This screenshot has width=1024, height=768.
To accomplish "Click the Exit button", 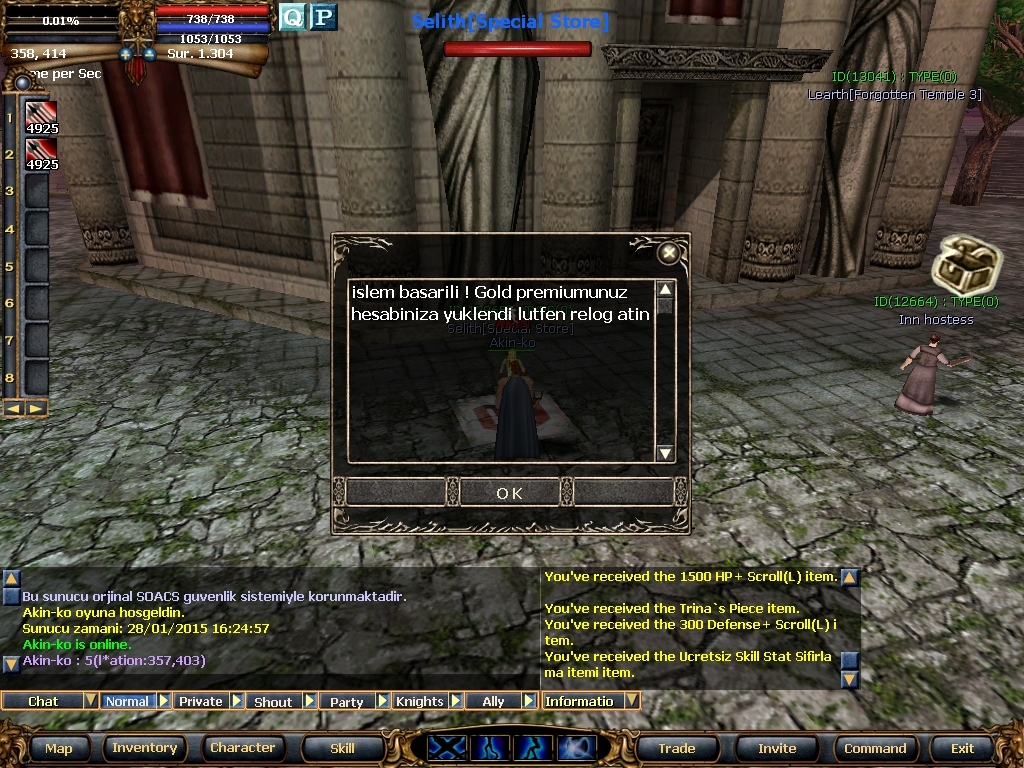I will pyautogui.click(x=962, y=748).
